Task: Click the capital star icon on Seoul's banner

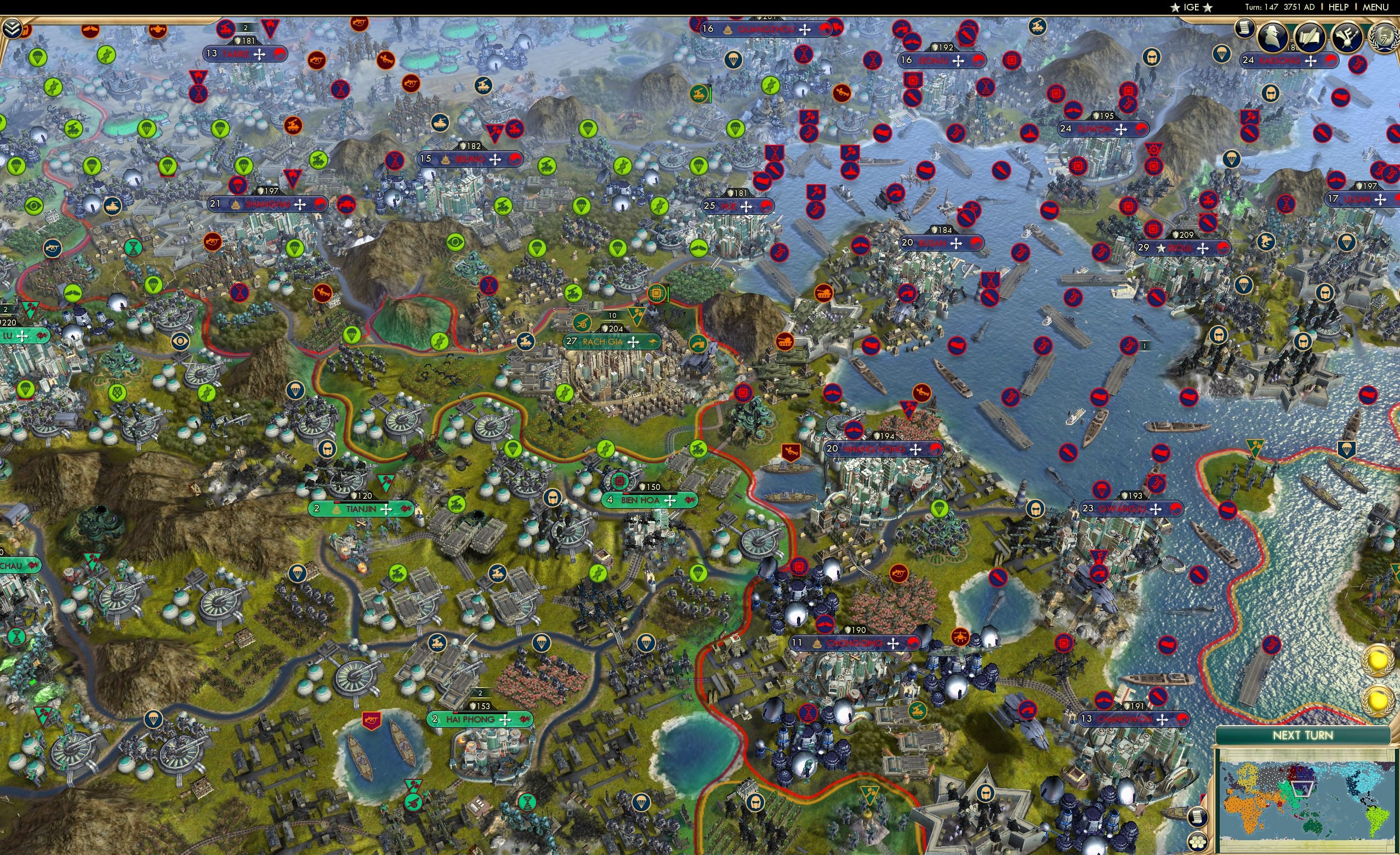Action: [1162, 249]
